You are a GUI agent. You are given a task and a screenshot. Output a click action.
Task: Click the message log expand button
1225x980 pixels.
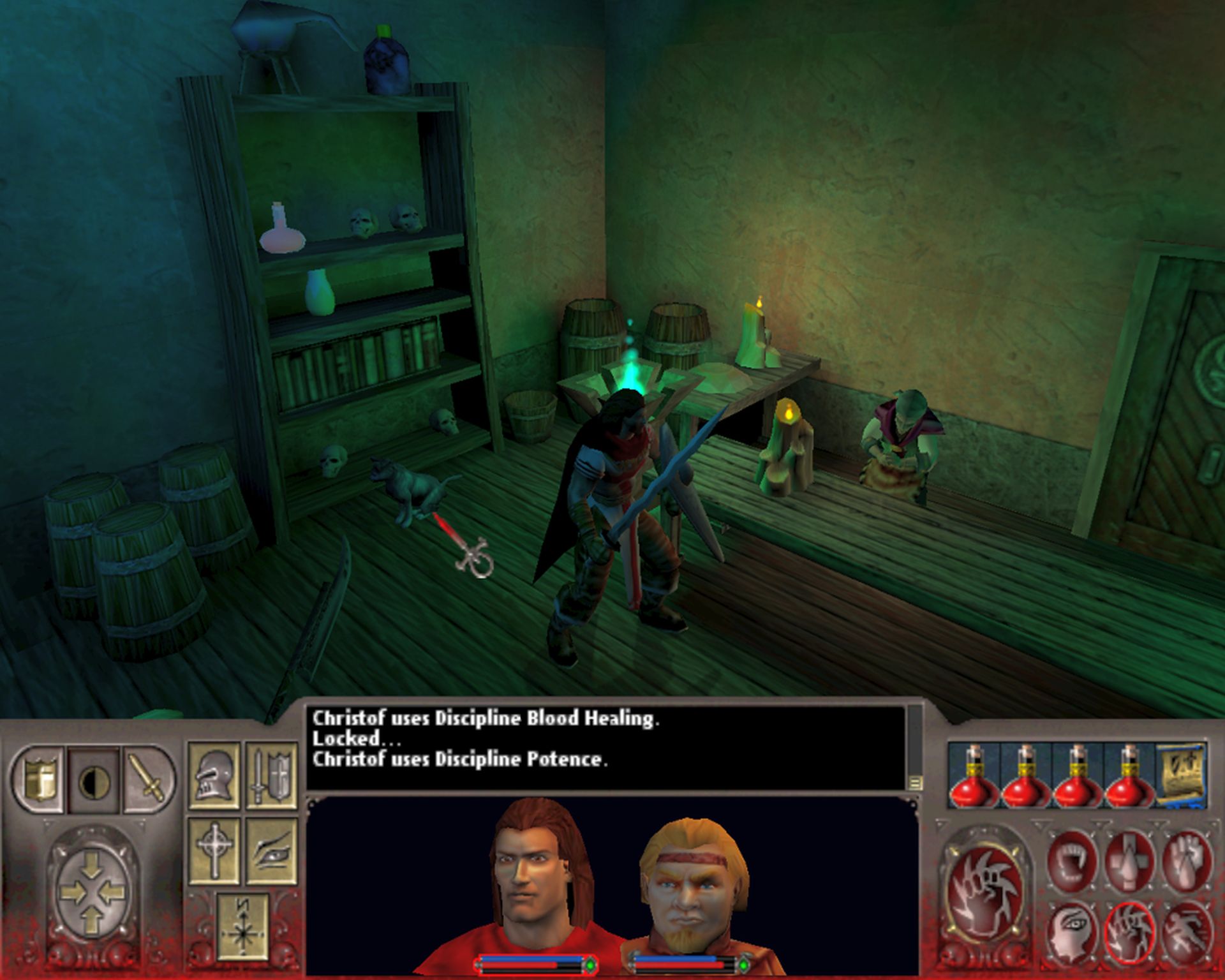(x=916, y=782)
